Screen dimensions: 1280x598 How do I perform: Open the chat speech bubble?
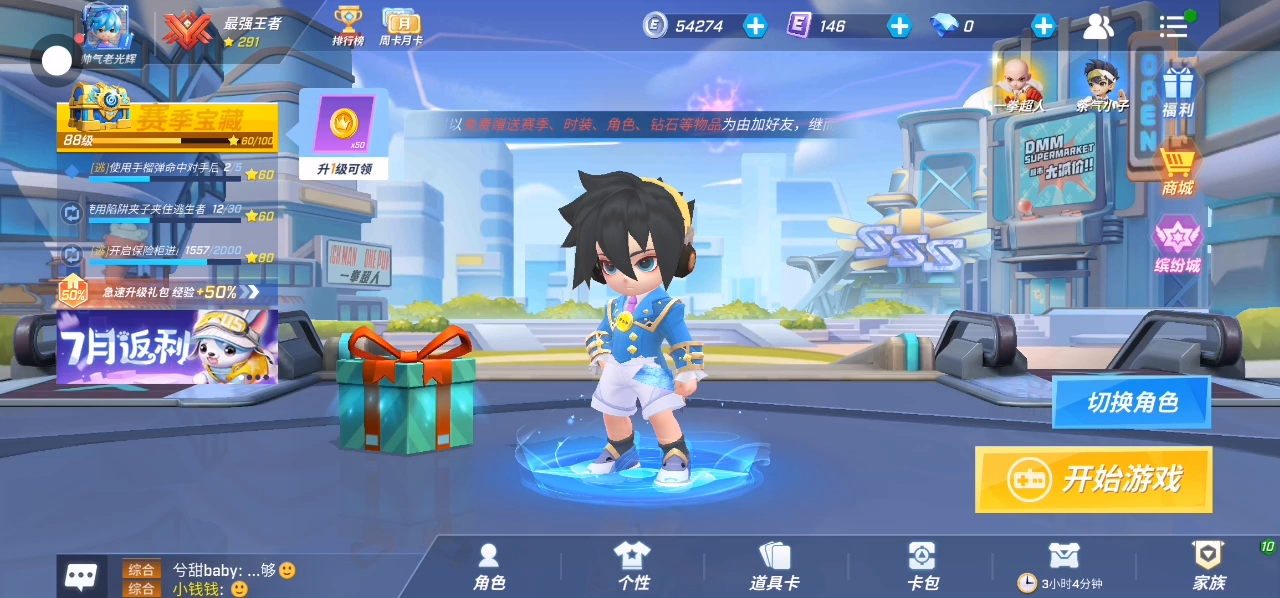81,576
